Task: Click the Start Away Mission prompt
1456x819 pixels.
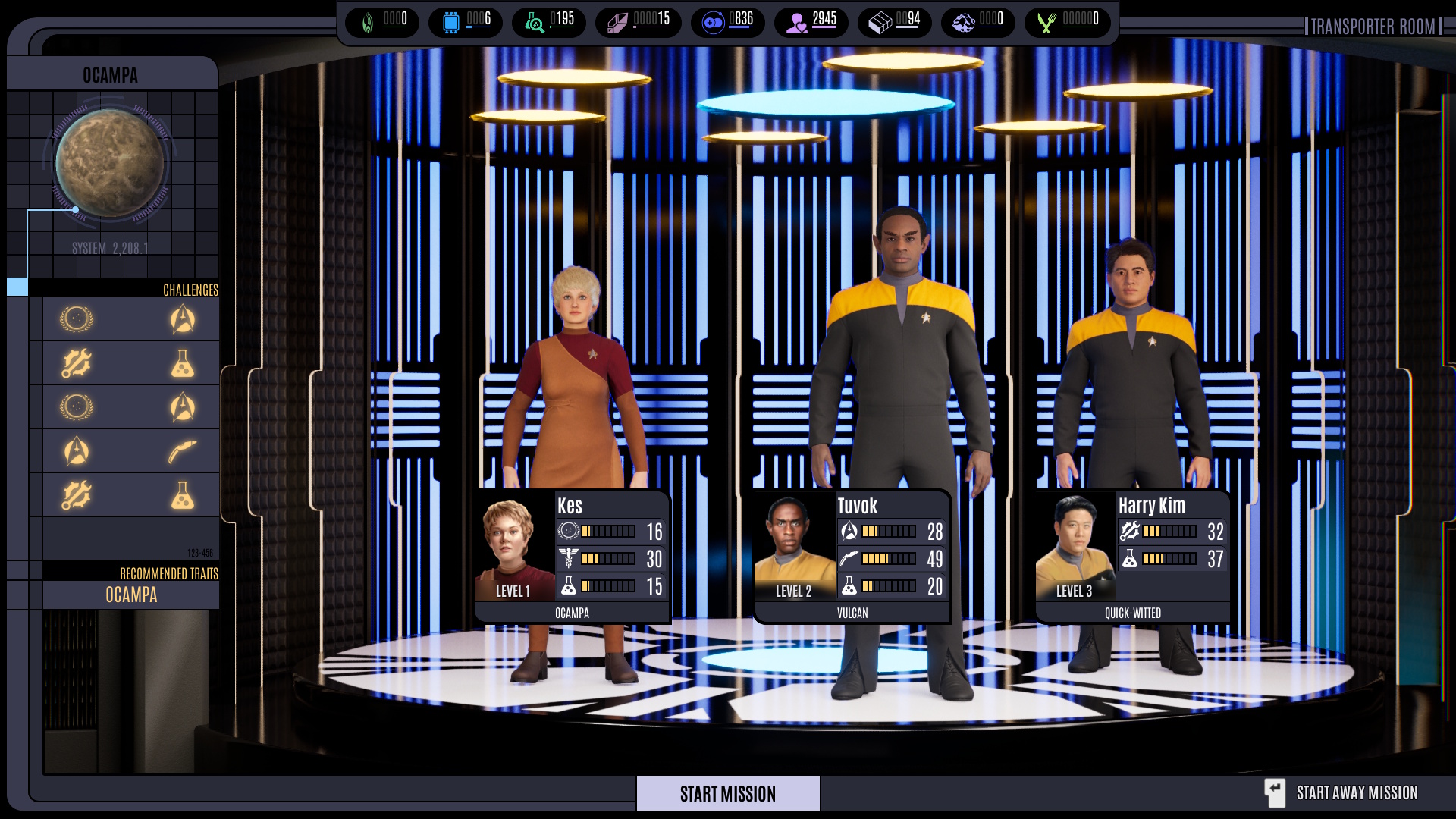Action: tap(1341, 793)
